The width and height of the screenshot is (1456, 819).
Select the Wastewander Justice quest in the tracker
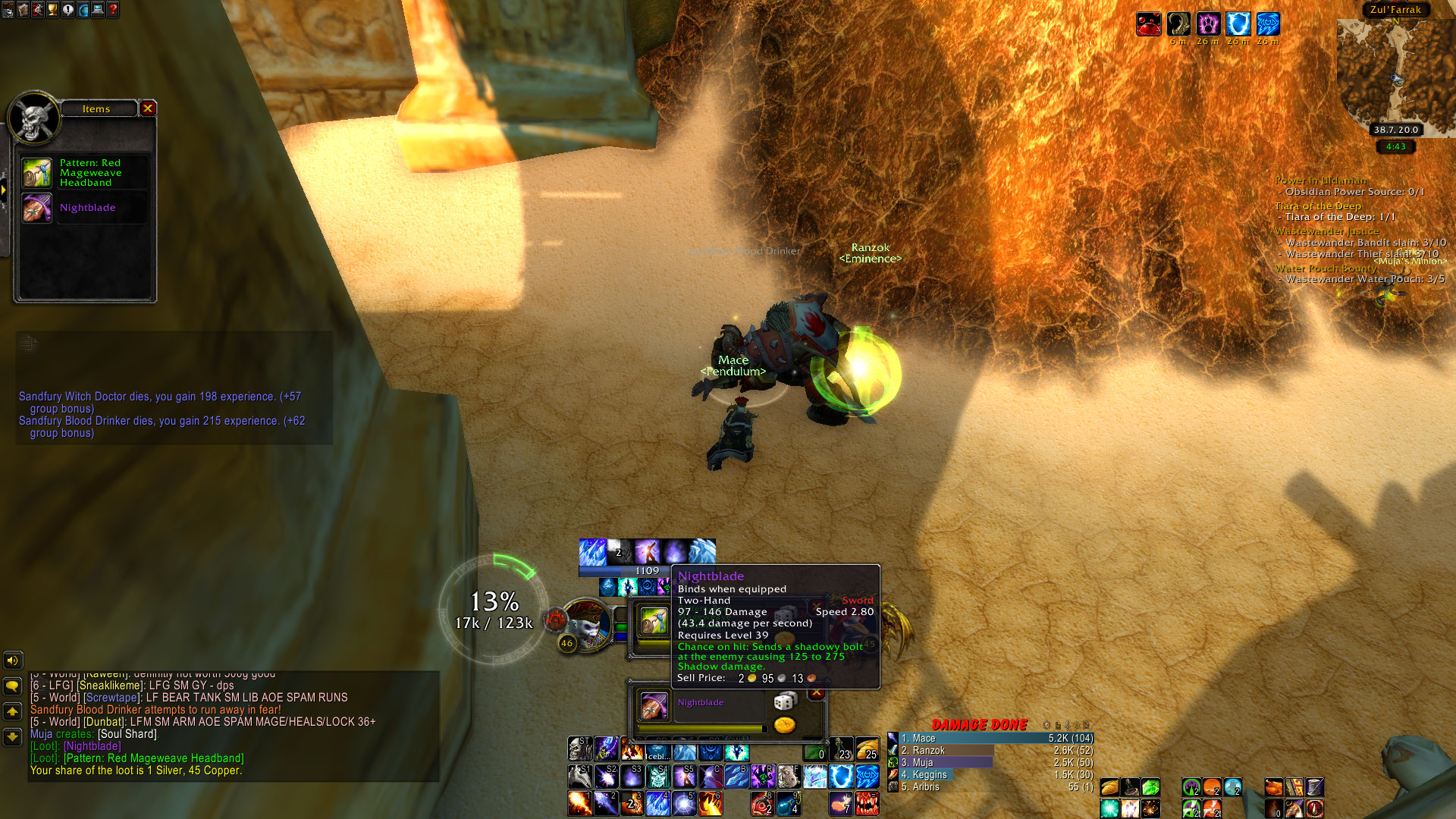1326,231
